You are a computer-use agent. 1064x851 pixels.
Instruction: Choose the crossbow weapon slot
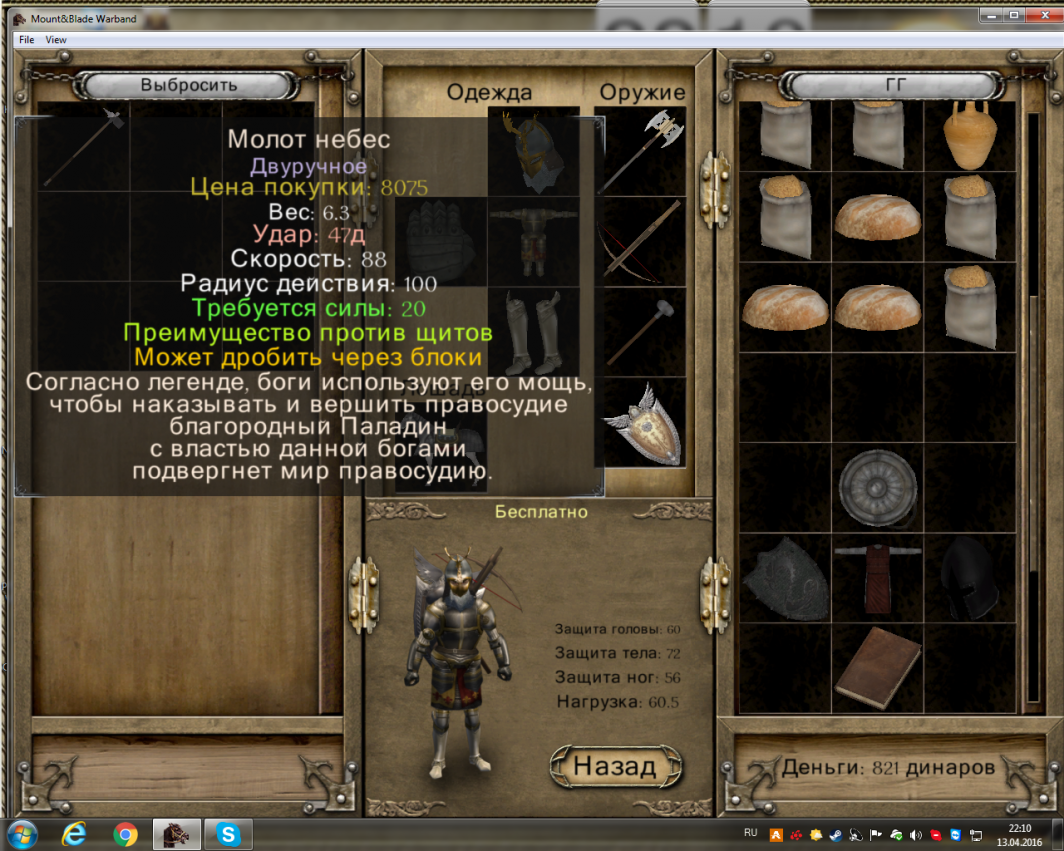click(x=645, y=242)
